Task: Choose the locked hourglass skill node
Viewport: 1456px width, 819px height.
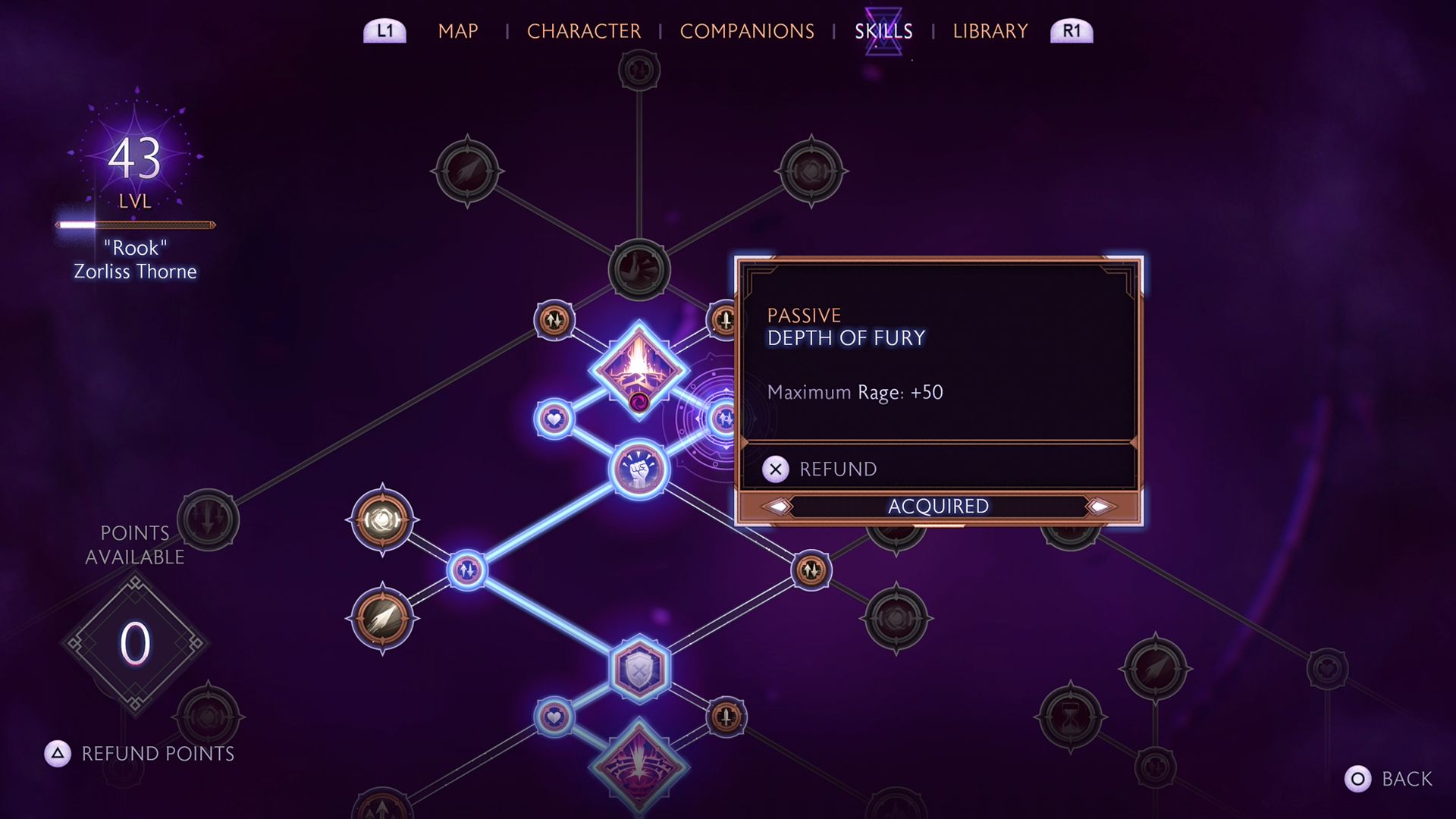Action: click(1070, 717)
